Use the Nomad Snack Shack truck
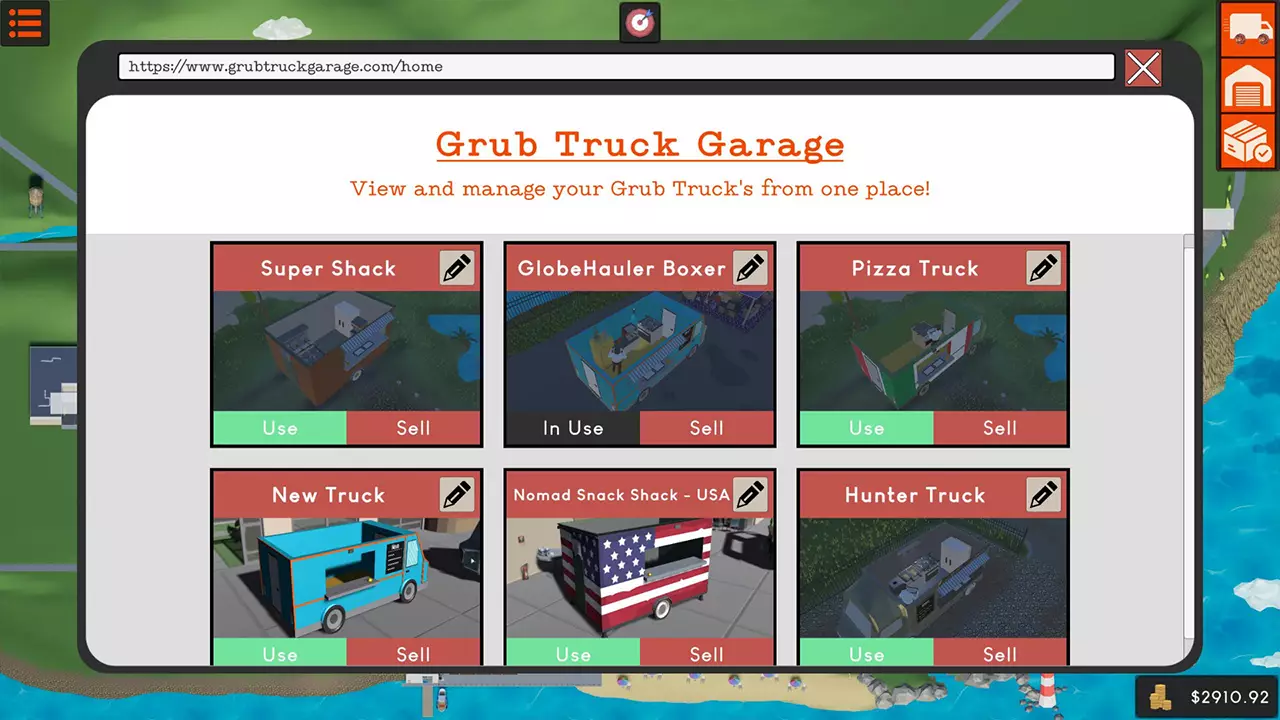This screenshot has width=1280, height=720. click(x=573, y=654)
